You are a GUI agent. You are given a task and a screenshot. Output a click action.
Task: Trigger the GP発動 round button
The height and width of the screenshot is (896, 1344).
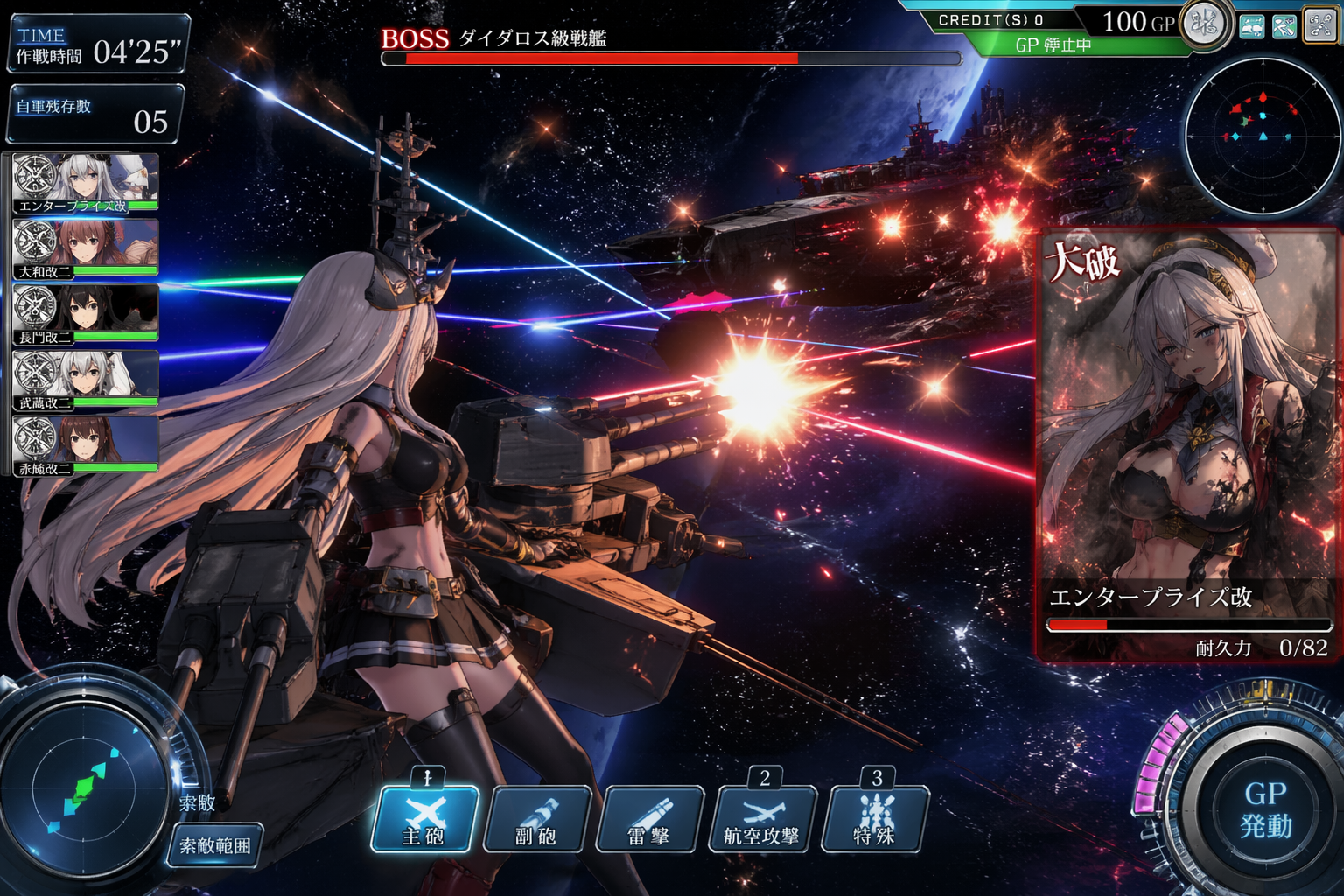tap(1264, 809)
